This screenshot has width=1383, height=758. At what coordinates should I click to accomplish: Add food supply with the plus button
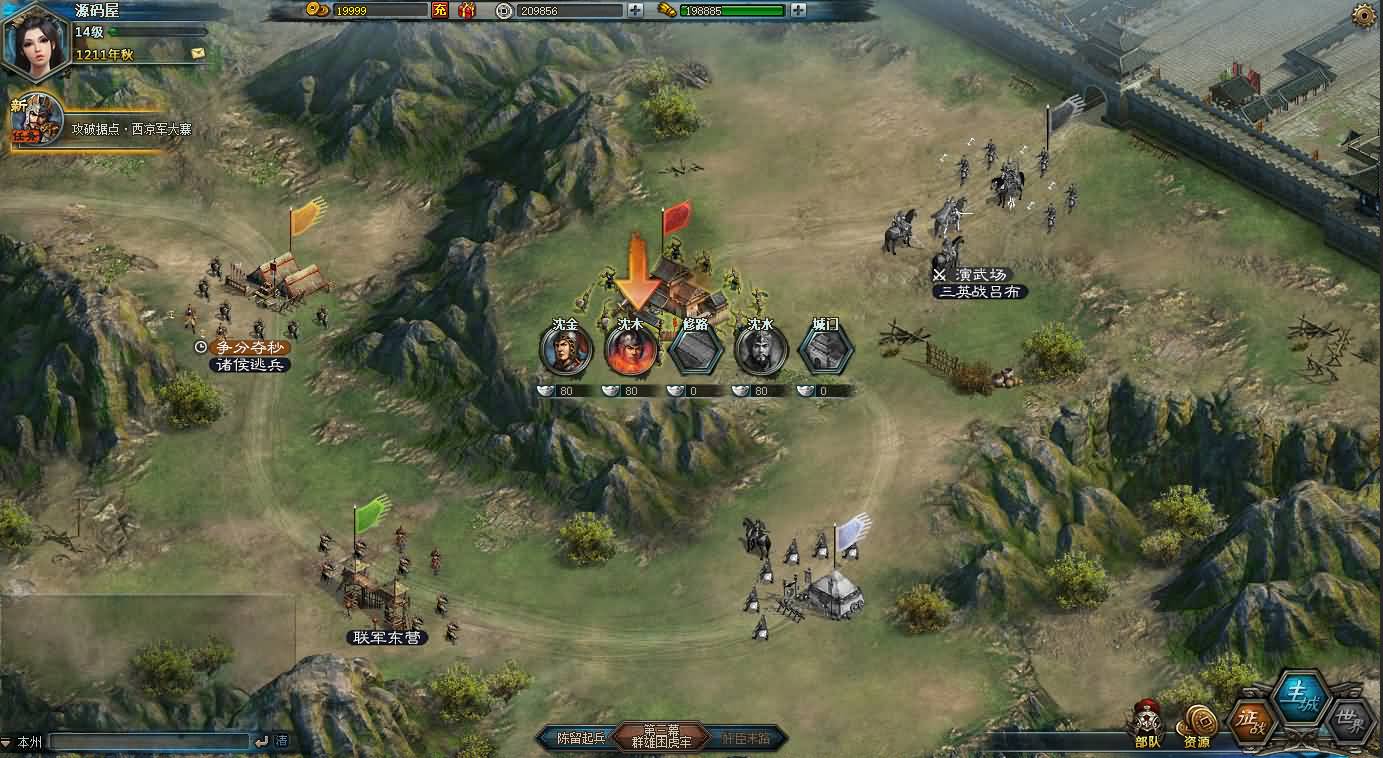pyautogui.click(x=798, y=10)
